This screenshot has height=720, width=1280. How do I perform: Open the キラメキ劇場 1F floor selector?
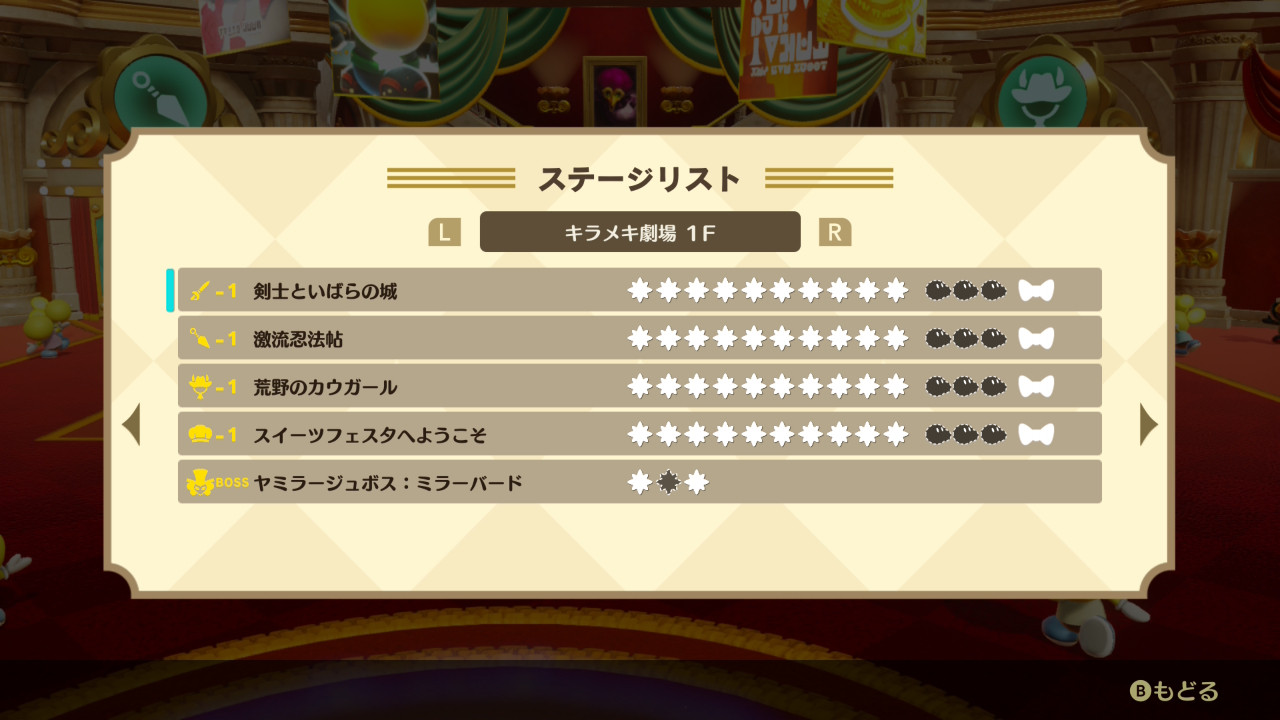pyautogui.click(x=640, y=232)
